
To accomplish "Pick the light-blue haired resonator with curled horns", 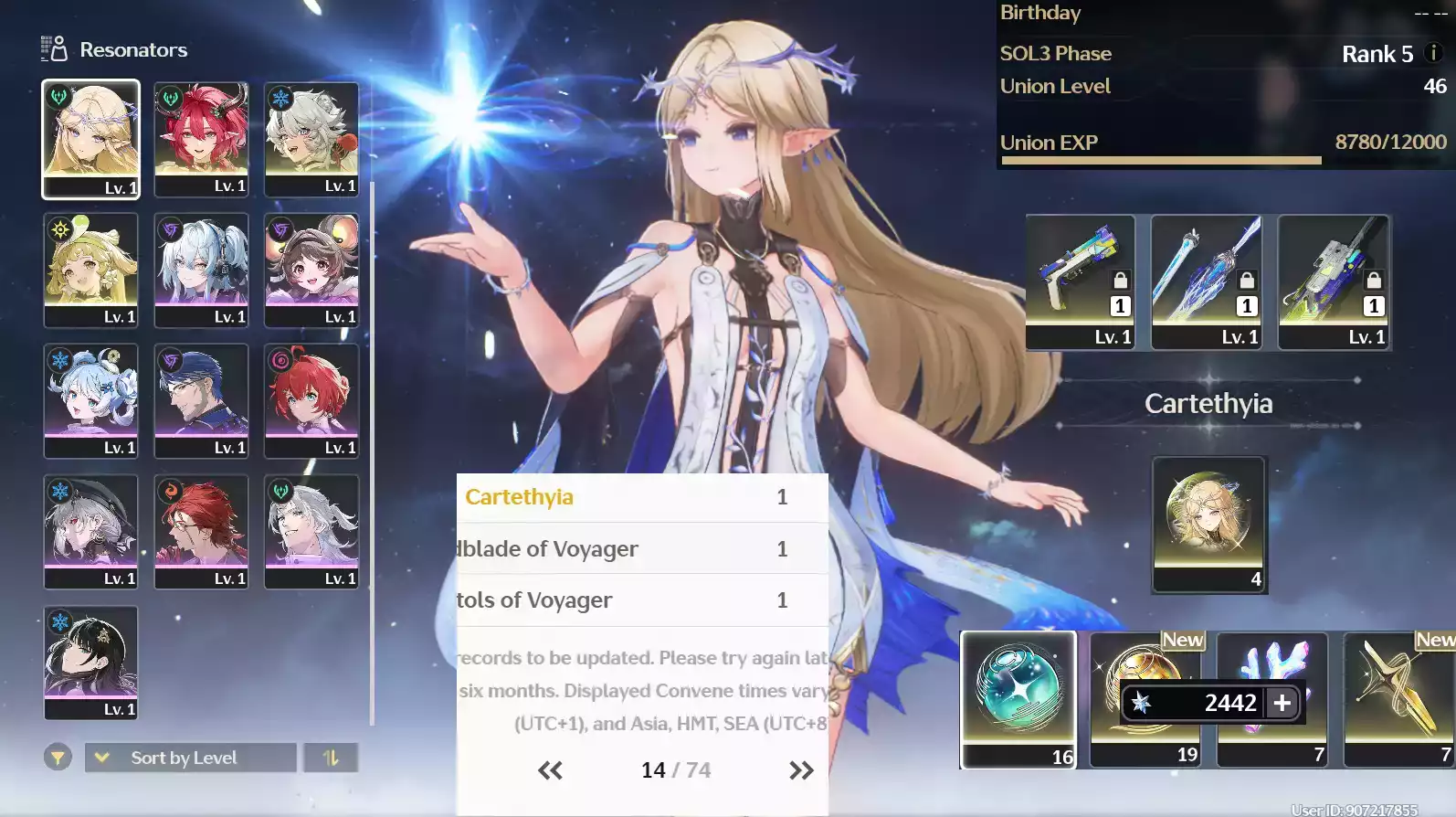I will point(90,400).
